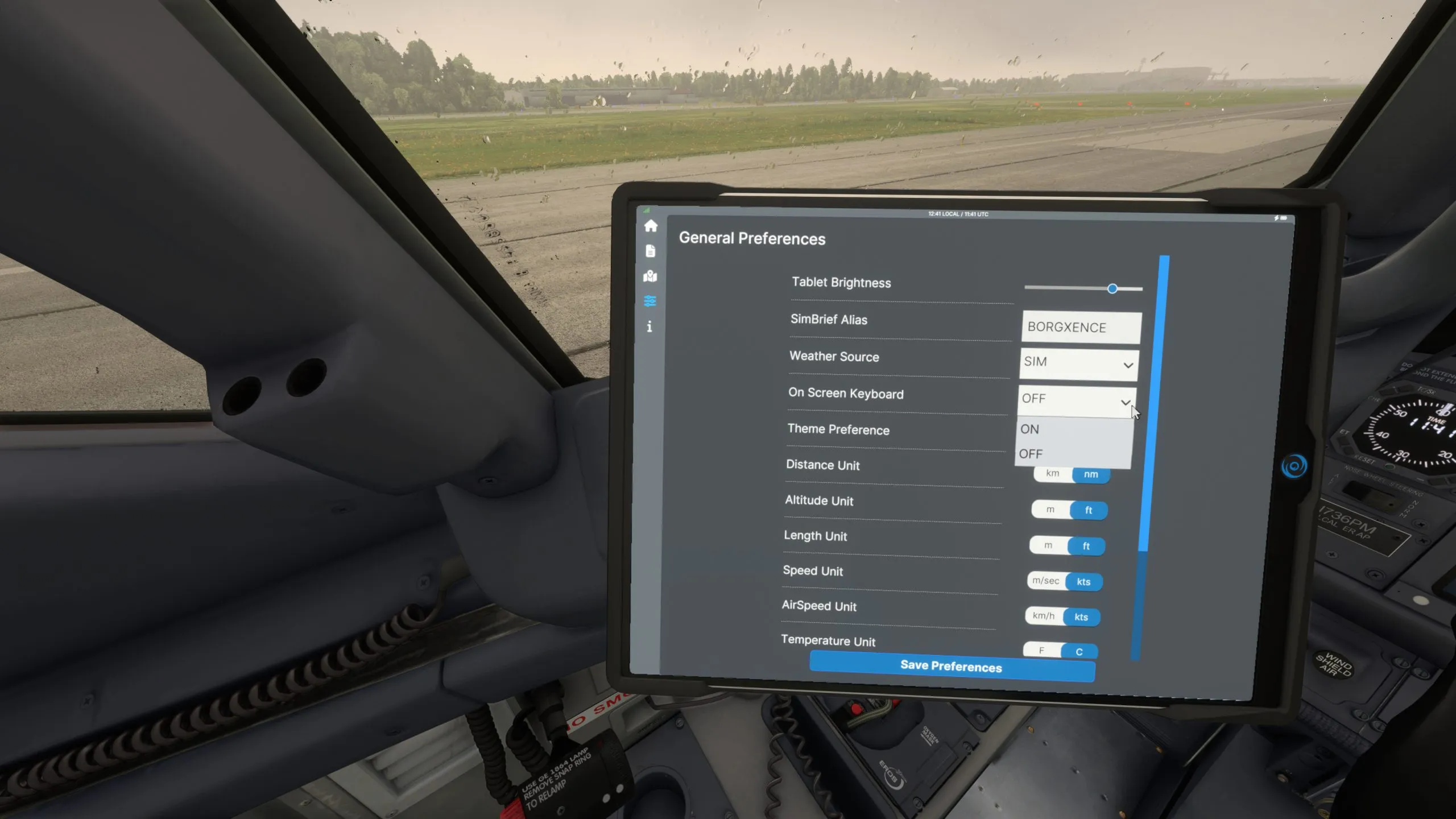Switch Speed Unit to m/sec
The height and width of the screenshot is (819, 1456).
click(x=1045, y=581)
